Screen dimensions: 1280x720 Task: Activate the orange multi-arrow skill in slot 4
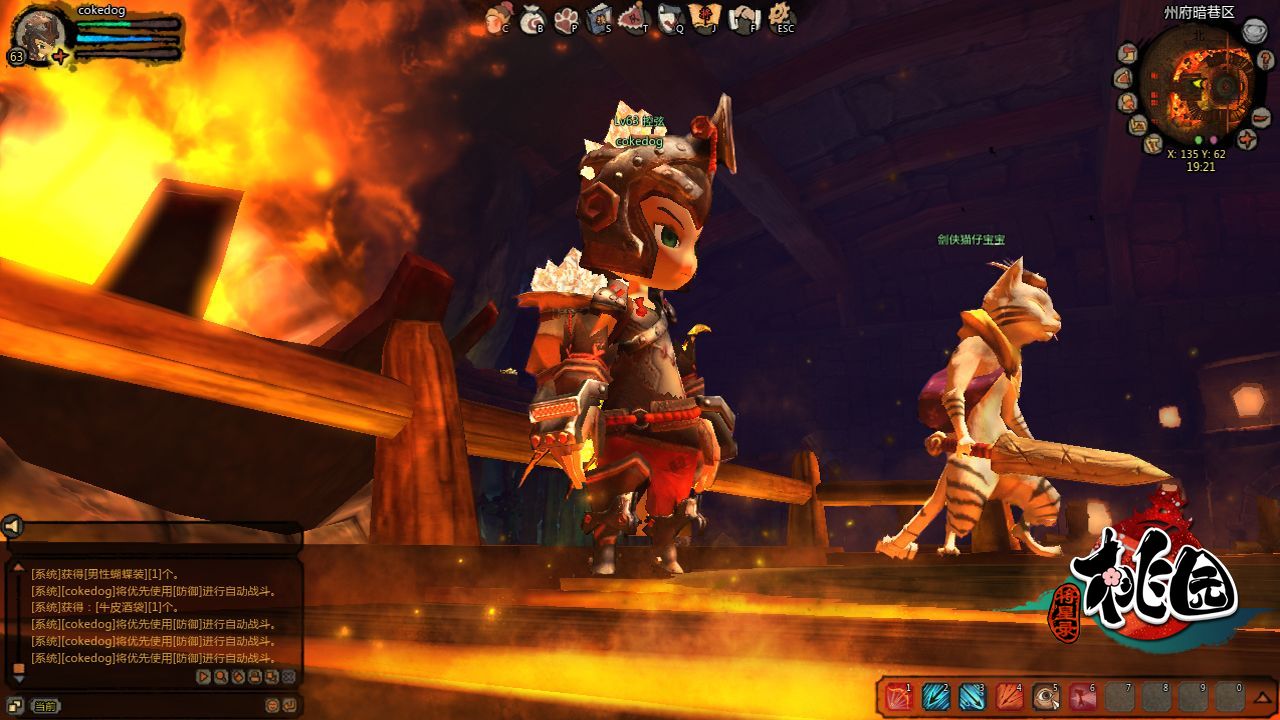tap(1009, 697)
